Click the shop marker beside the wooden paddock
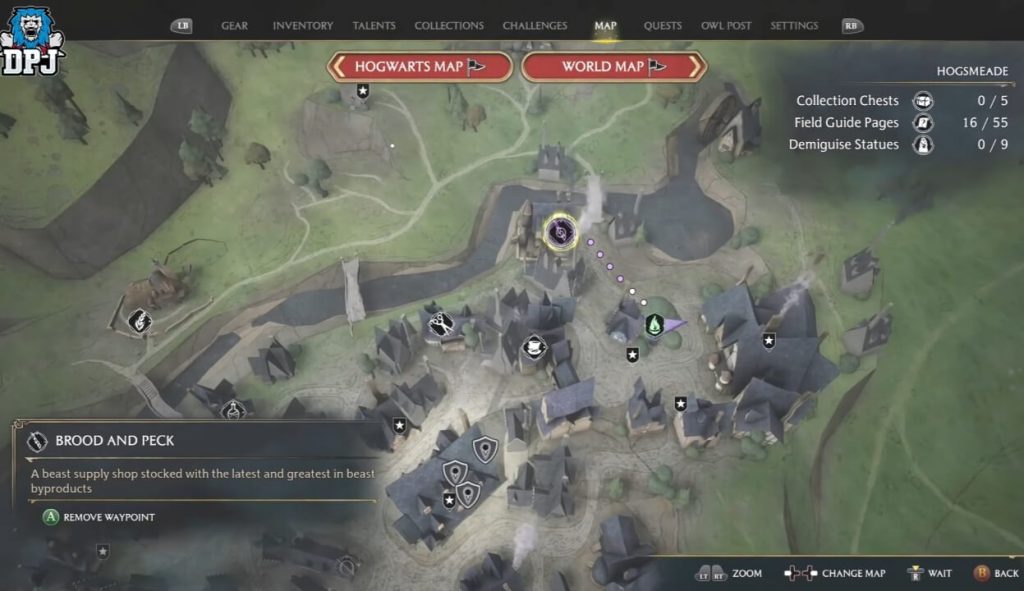Screen dimensions: 1024x591 point(140,321)
